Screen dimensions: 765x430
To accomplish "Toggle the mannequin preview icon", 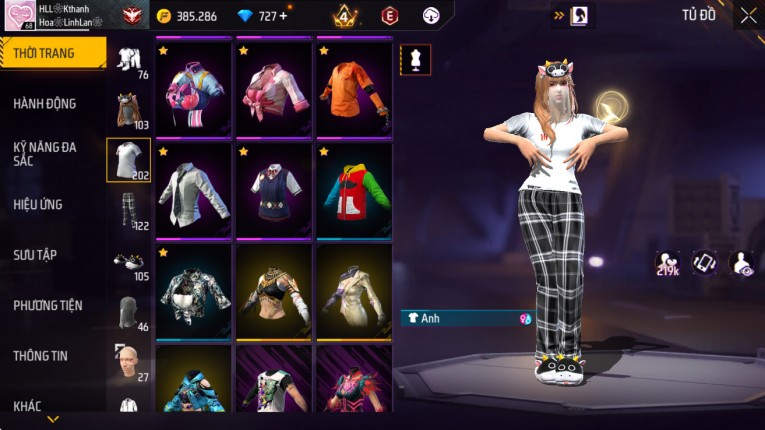I will (416, 59).
